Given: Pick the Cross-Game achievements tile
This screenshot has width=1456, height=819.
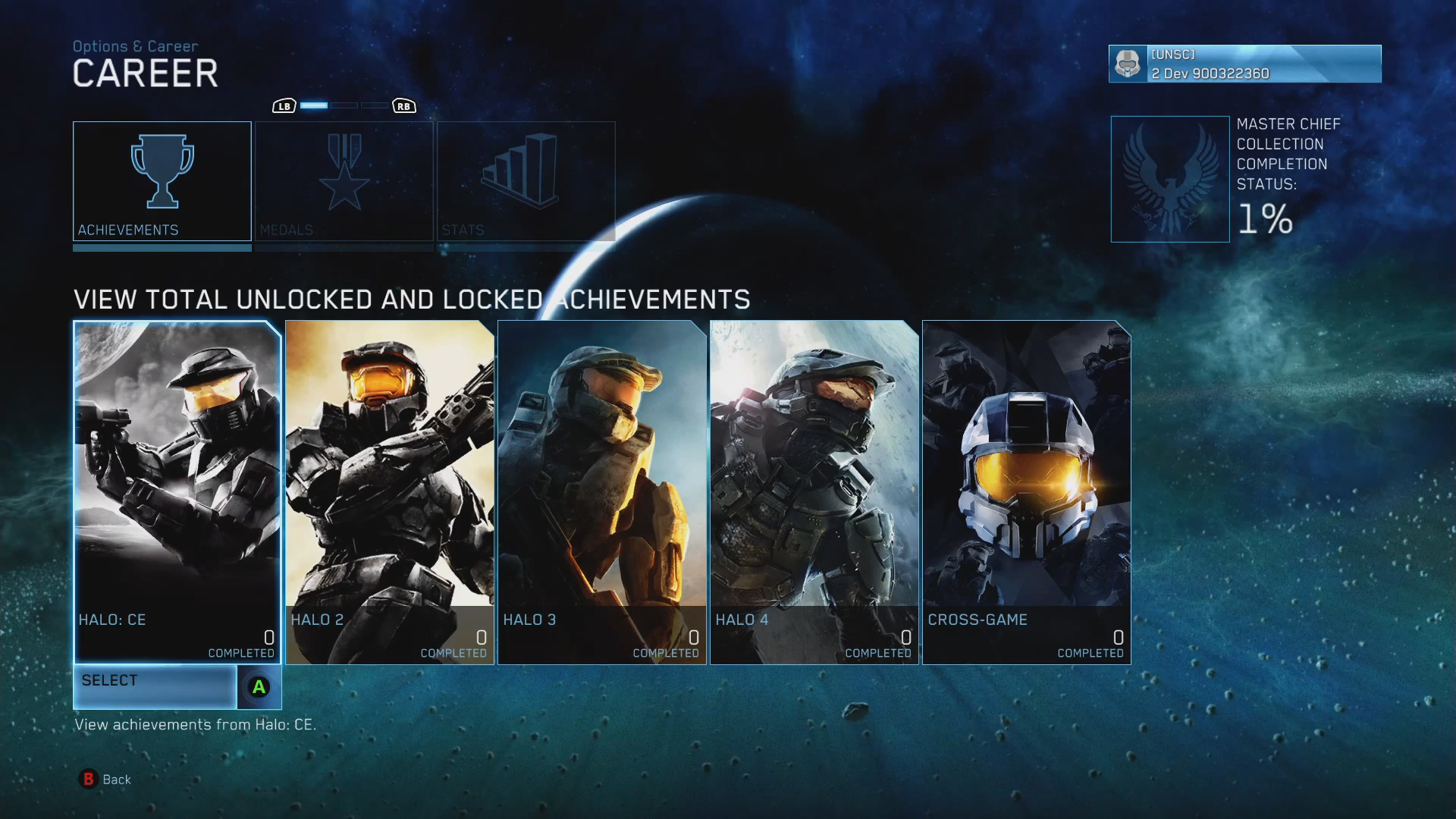Looking at the screenshot, I should [x=1026, y=491].
